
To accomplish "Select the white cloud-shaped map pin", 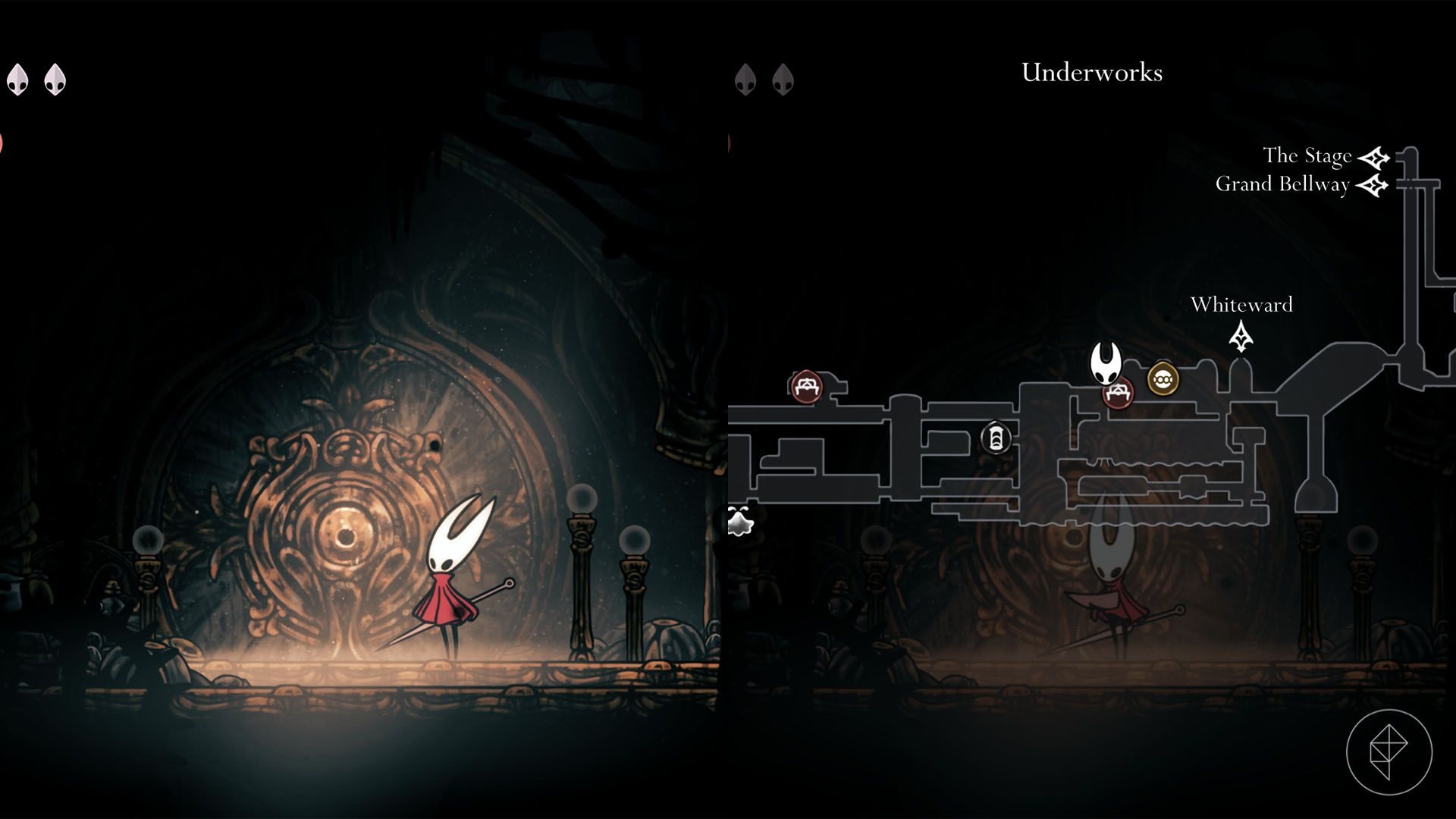I will point(739,522).
